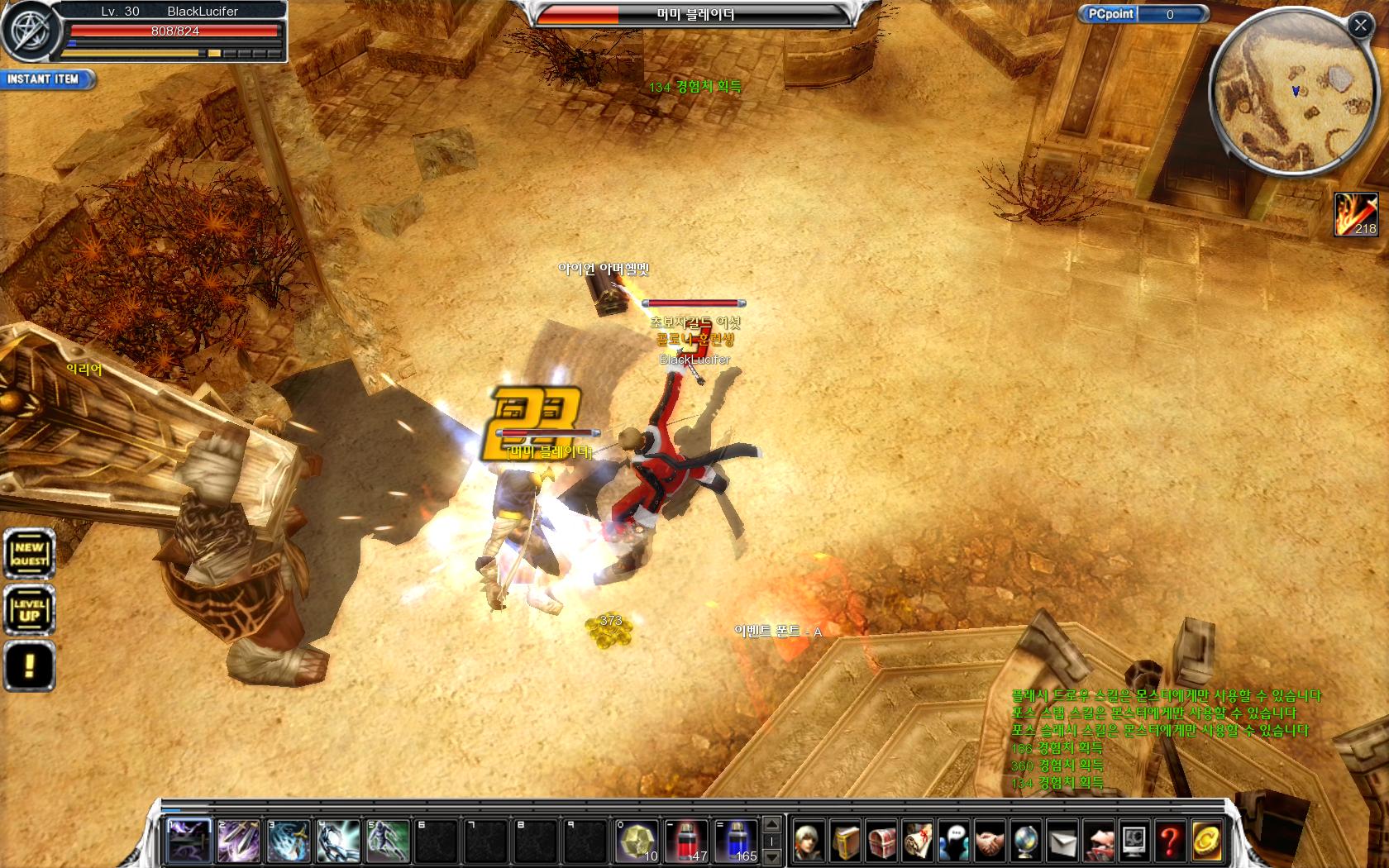1389x868 pixels.
Task: Open the character portrait menu icon
Action: click(x=809, y=842)
